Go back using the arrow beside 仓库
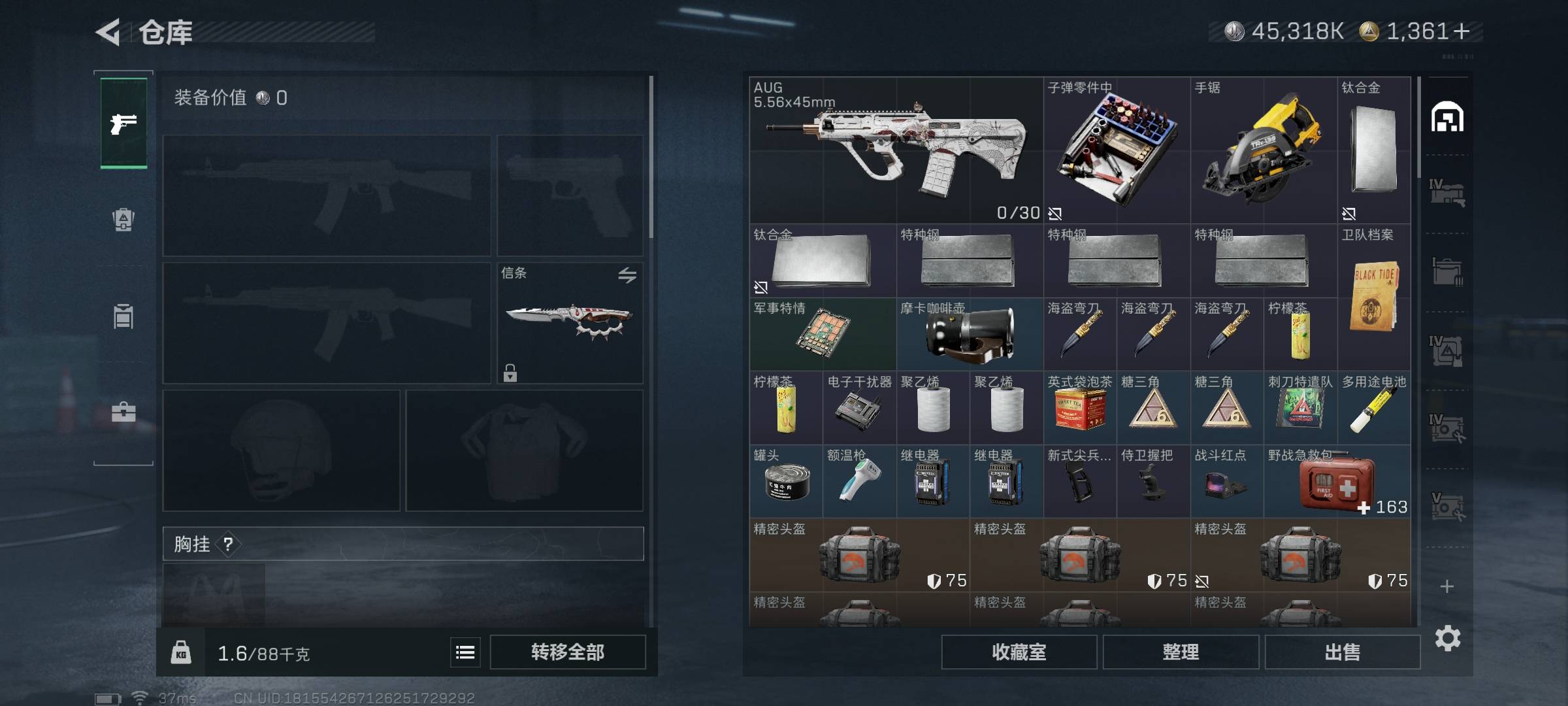Screen dimensions: 1568x706 (108, 32)
